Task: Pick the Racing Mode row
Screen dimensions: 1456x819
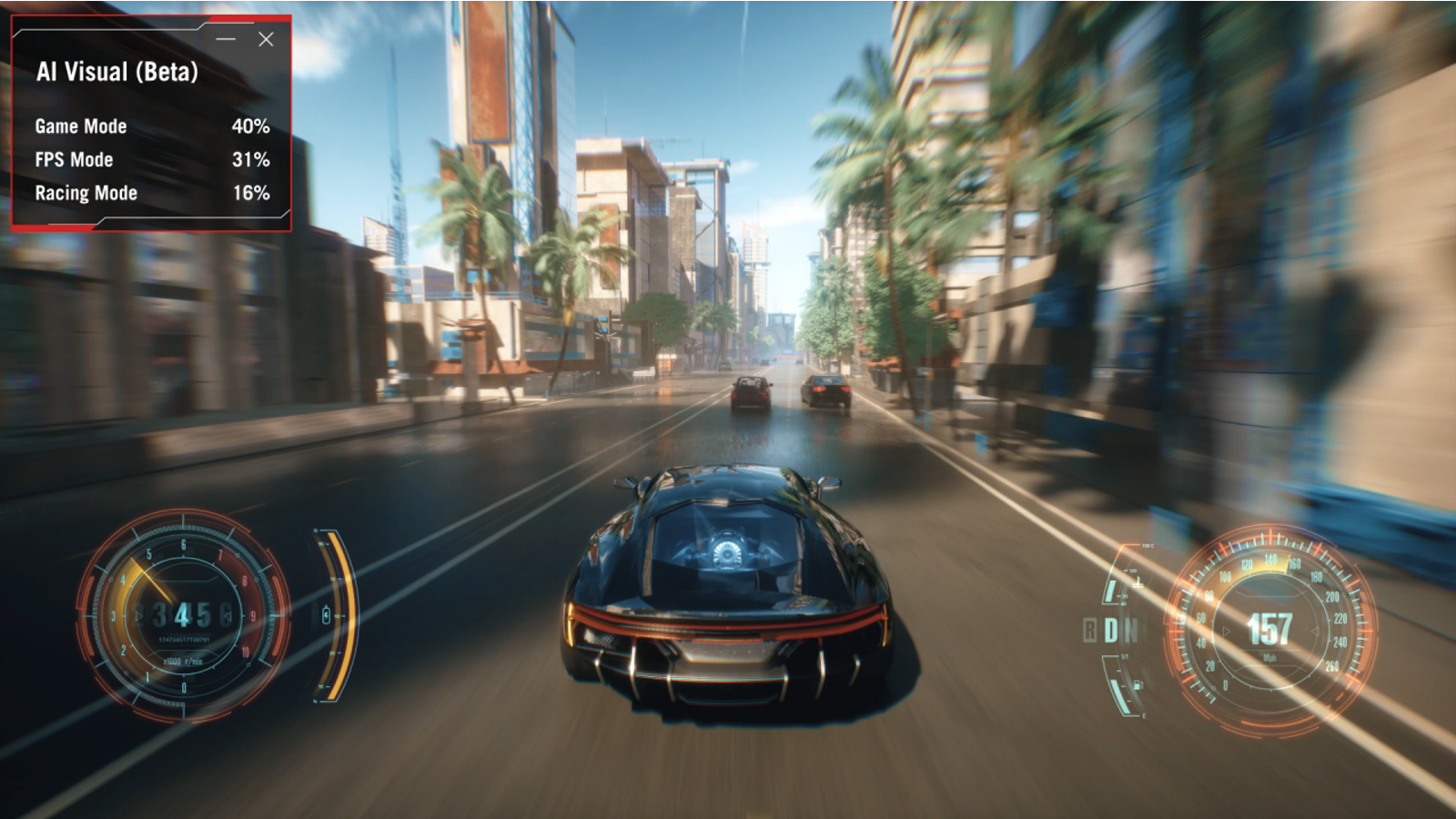Action: 151,193
